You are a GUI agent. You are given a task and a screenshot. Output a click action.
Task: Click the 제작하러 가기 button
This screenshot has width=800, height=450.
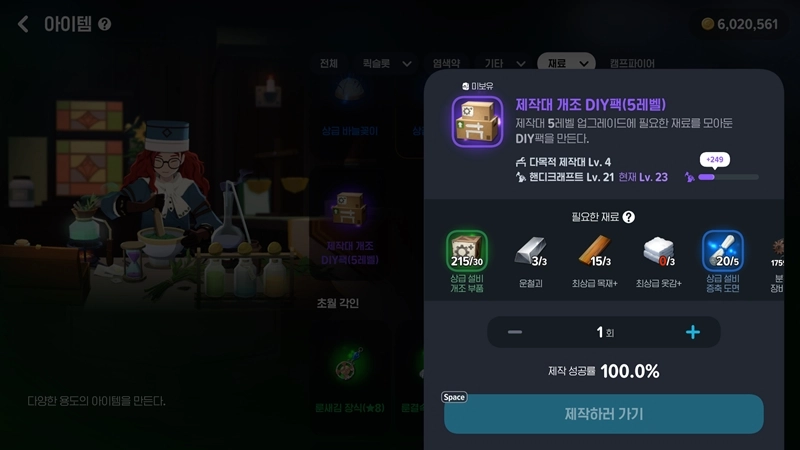603,414
